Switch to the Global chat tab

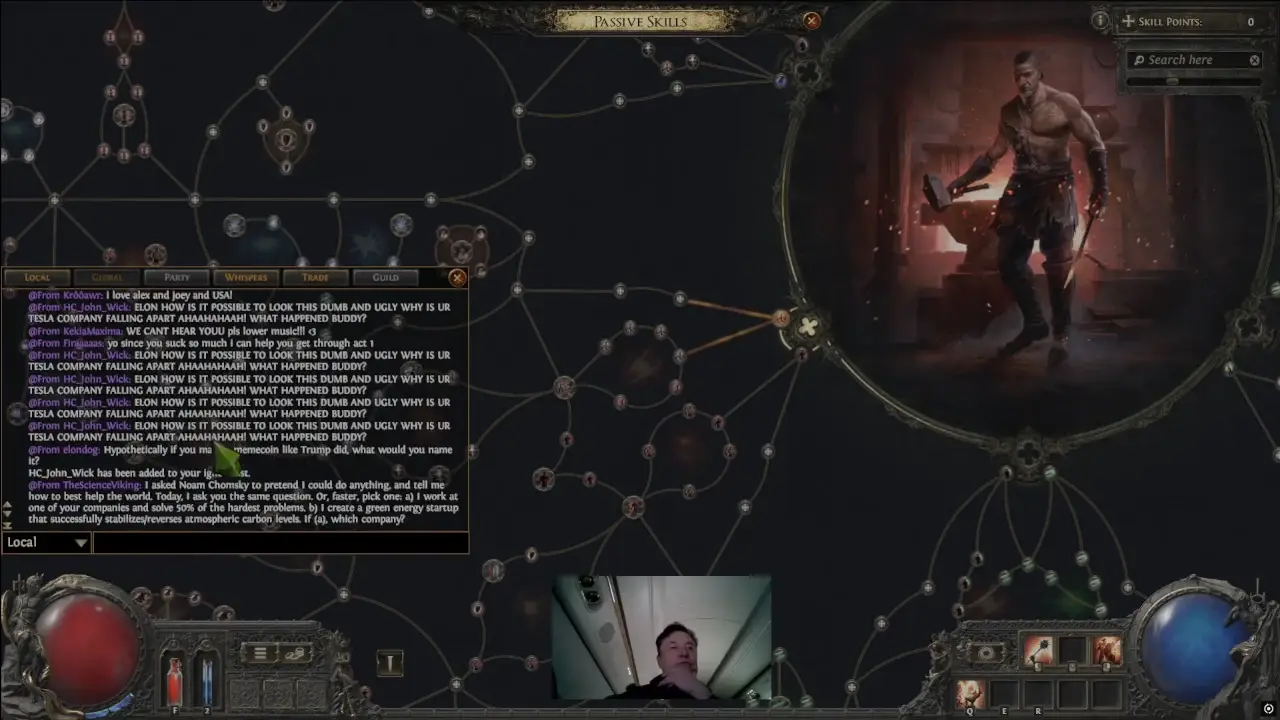click(x=107, y=277)
